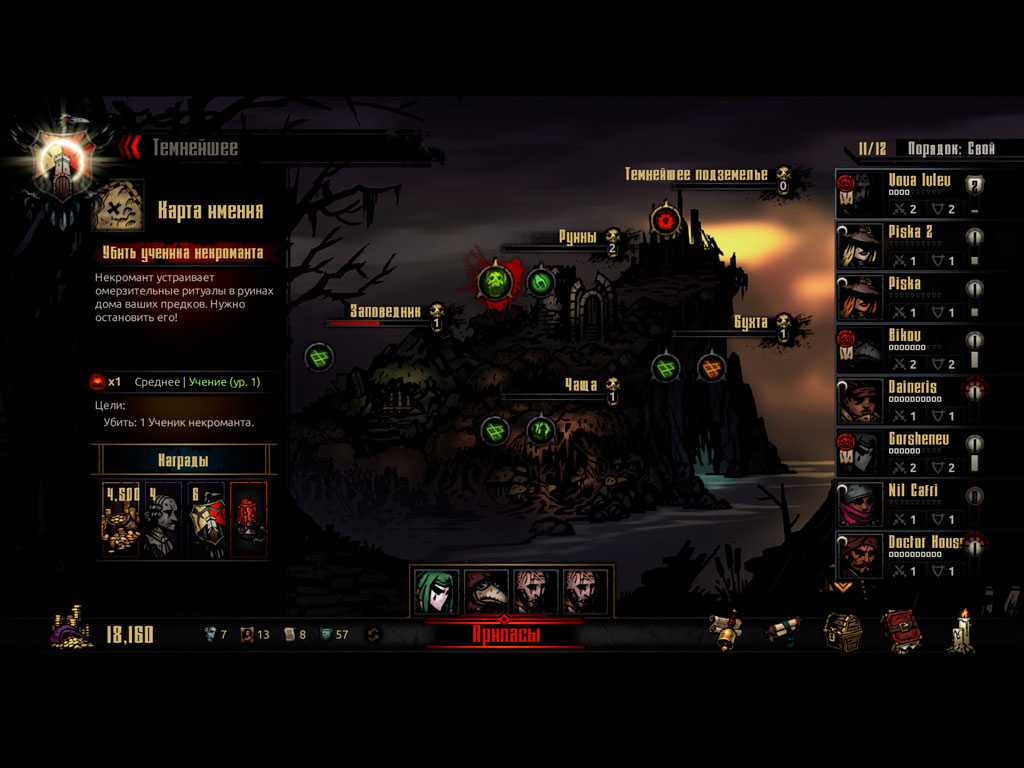Click the bell and scroll icon

pos(726,632)
